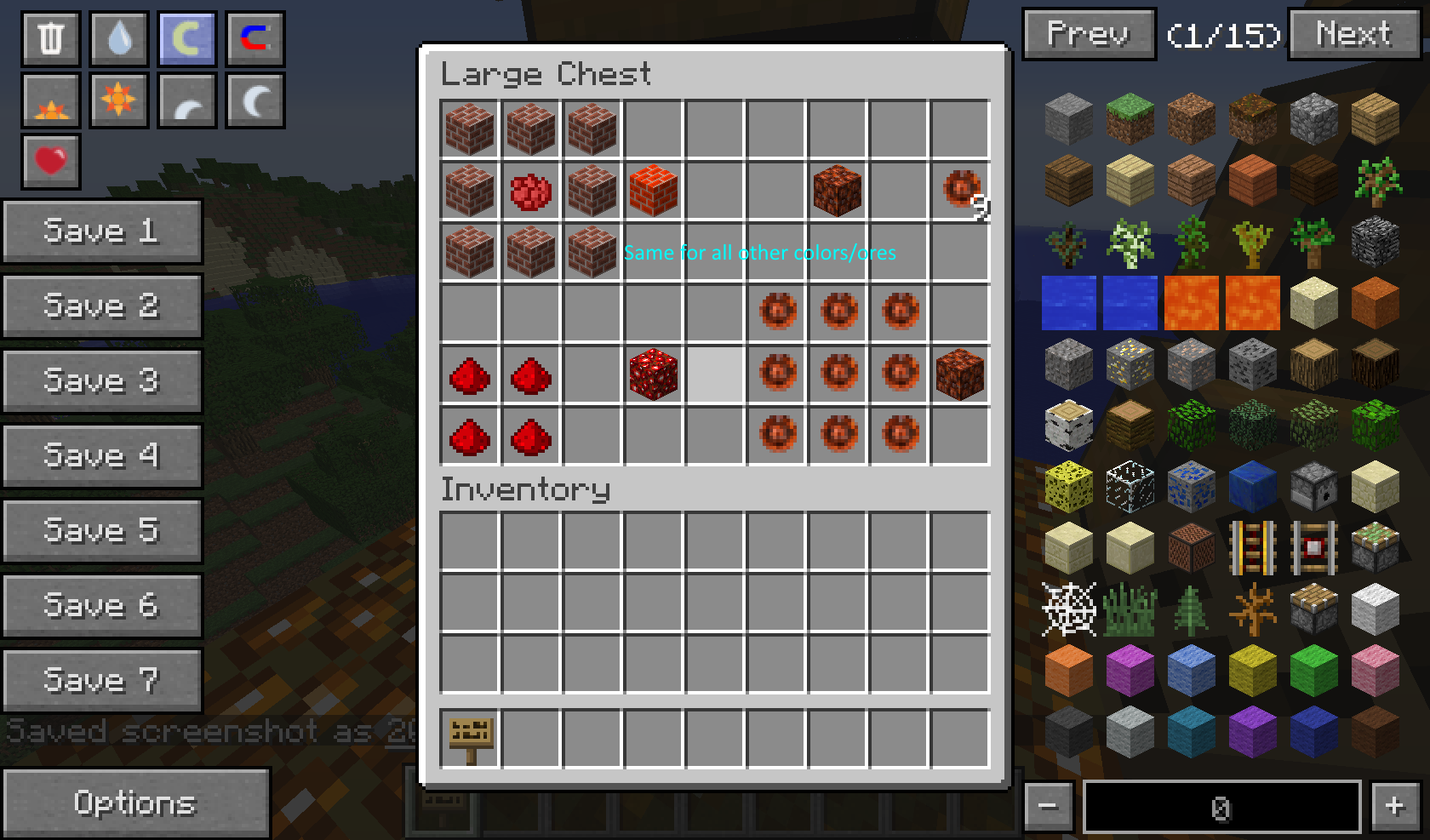Load the Save 7 inventory preset
1430x840 pixels.
tap(102, 679)
